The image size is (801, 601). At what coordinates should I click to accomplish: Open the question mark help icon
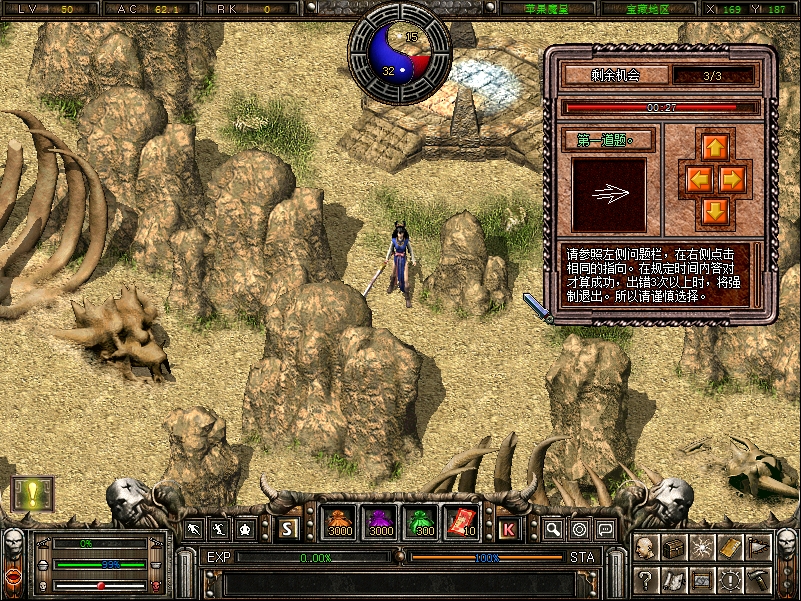pos(646,578)
